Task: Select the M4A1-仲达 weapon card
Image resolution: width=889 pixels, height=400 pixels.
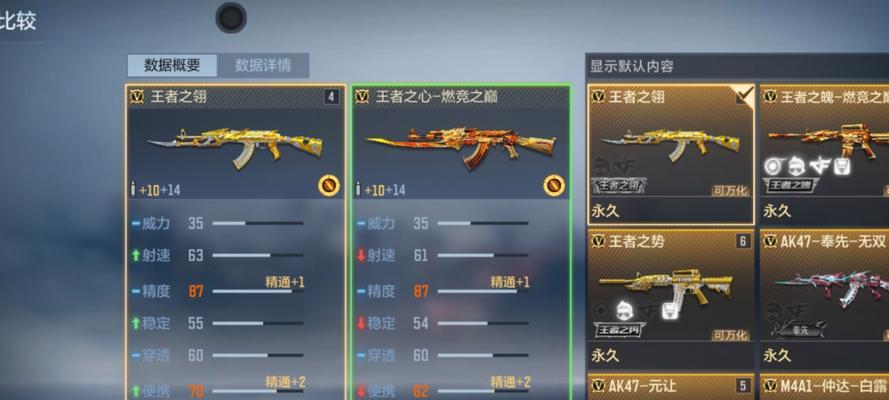Action: pyautogui.click(x=824, y=386)
